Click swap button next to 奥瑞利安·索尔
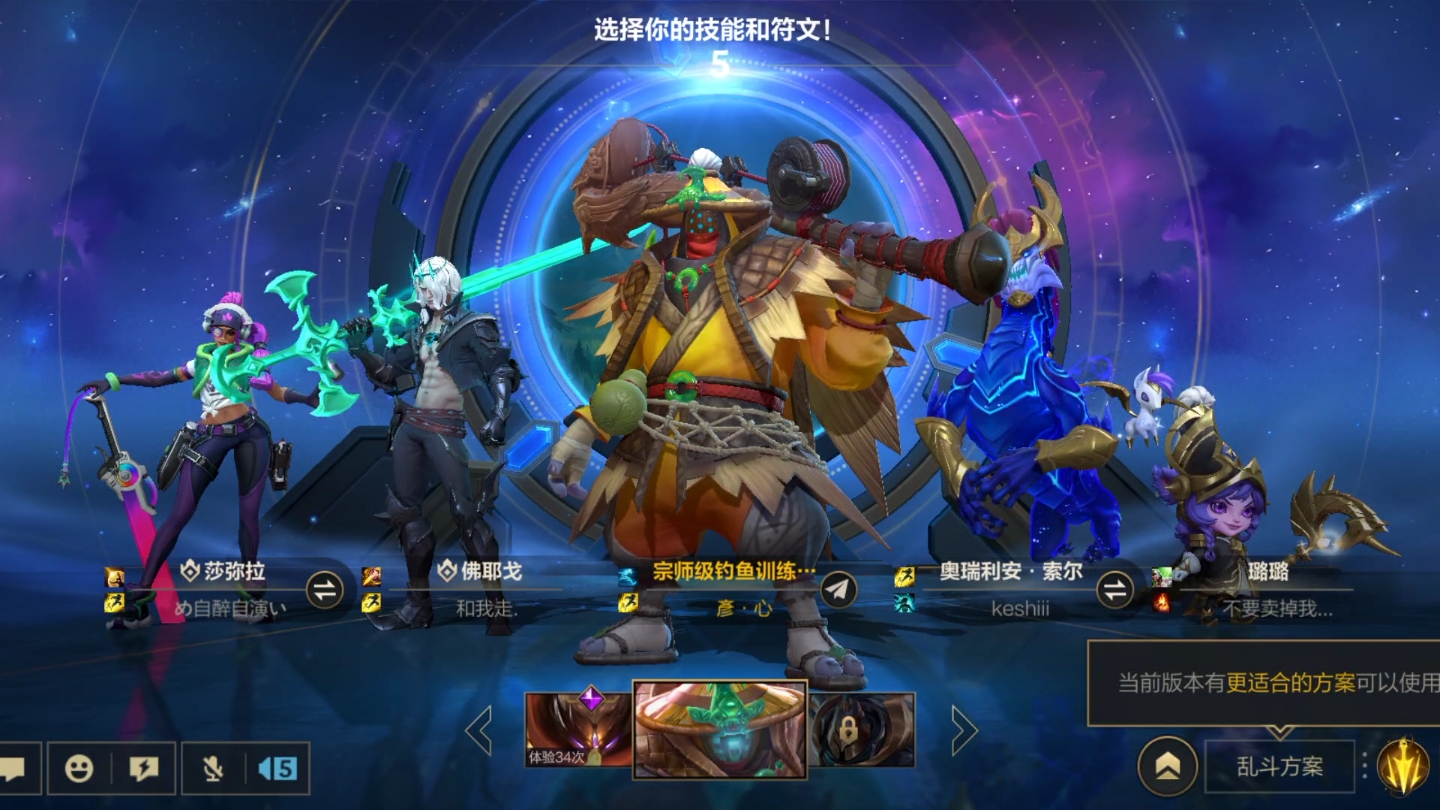This screenshot has height=810, width=1440. [x=1115, y=589]
